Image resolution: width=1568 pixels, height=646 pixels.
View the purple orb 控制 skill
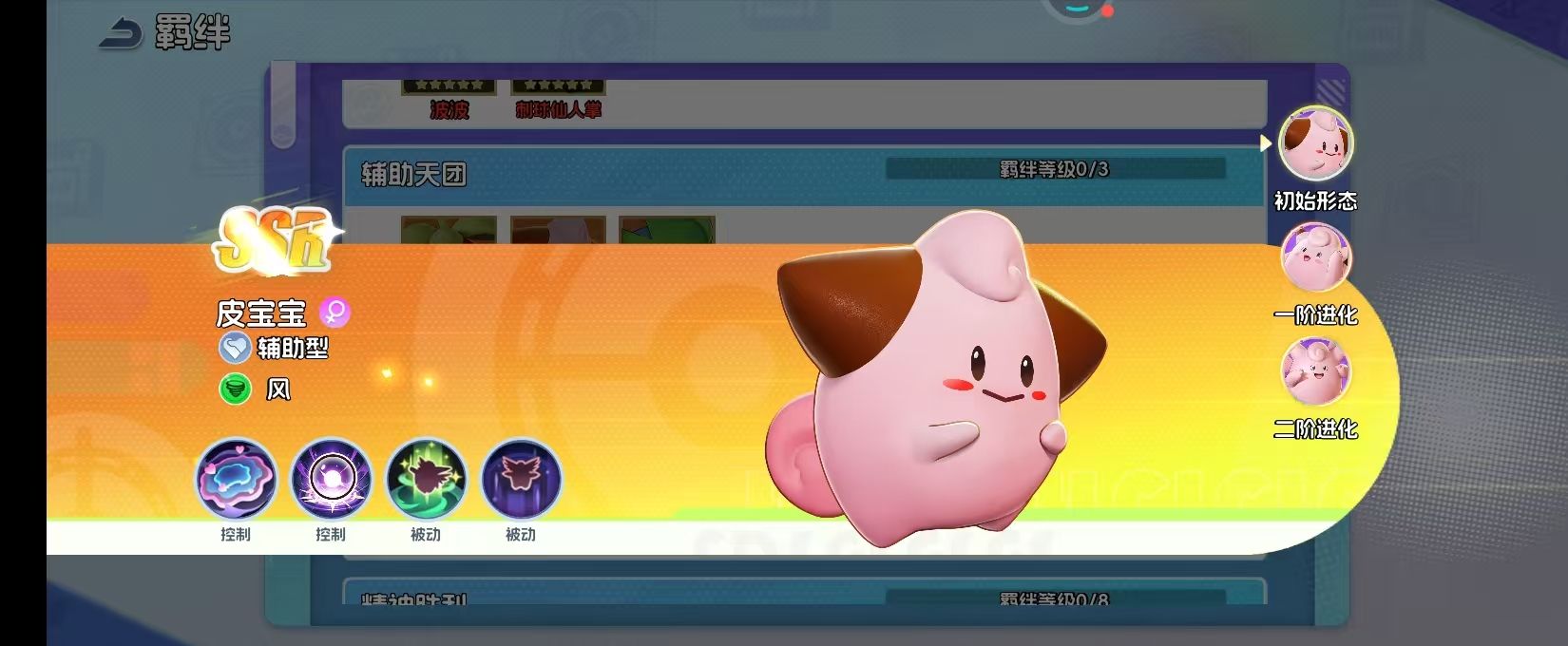click(x=331, y=479)
